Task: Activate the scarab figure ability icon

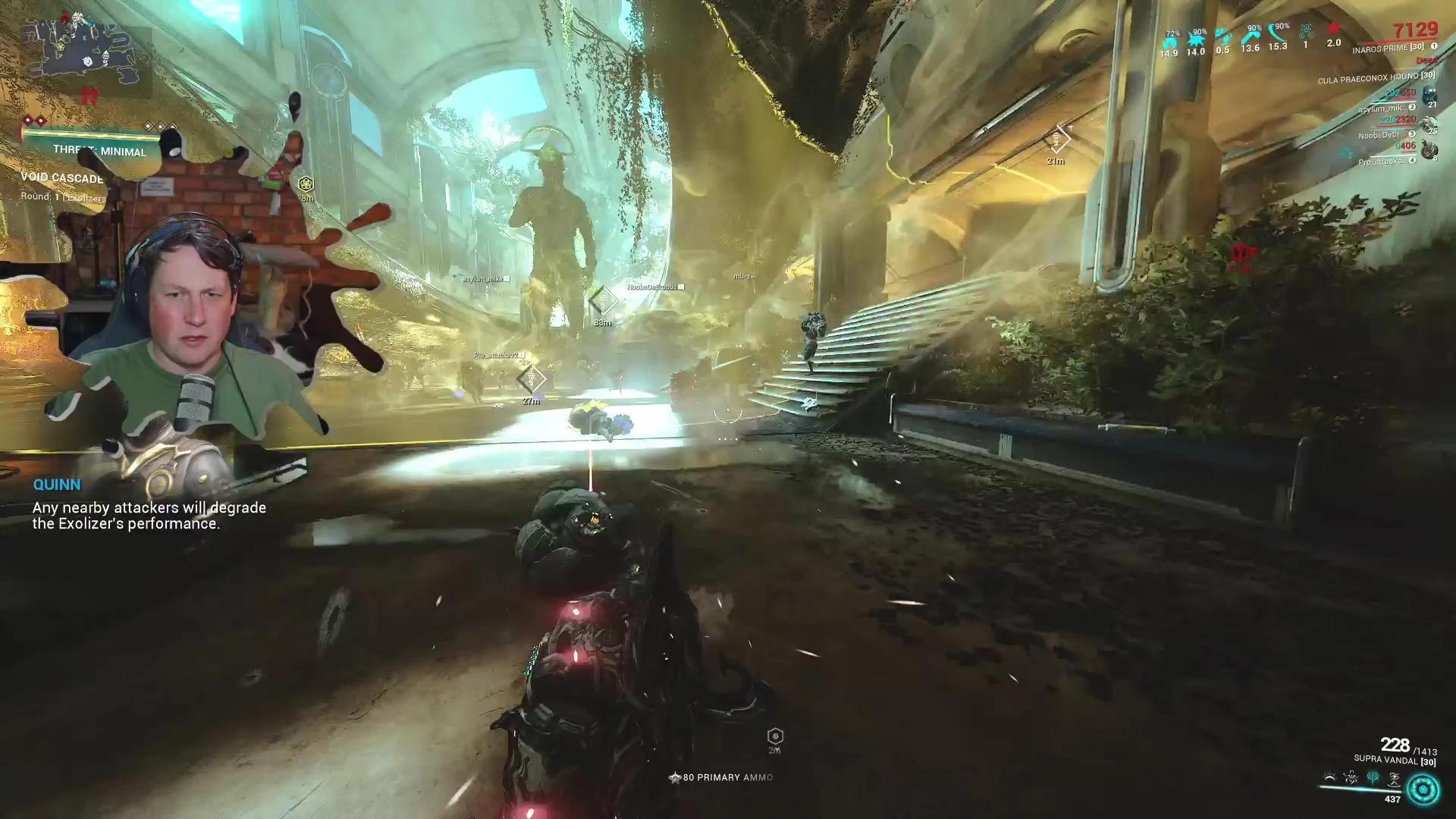Action: [x=1351, y=778]
